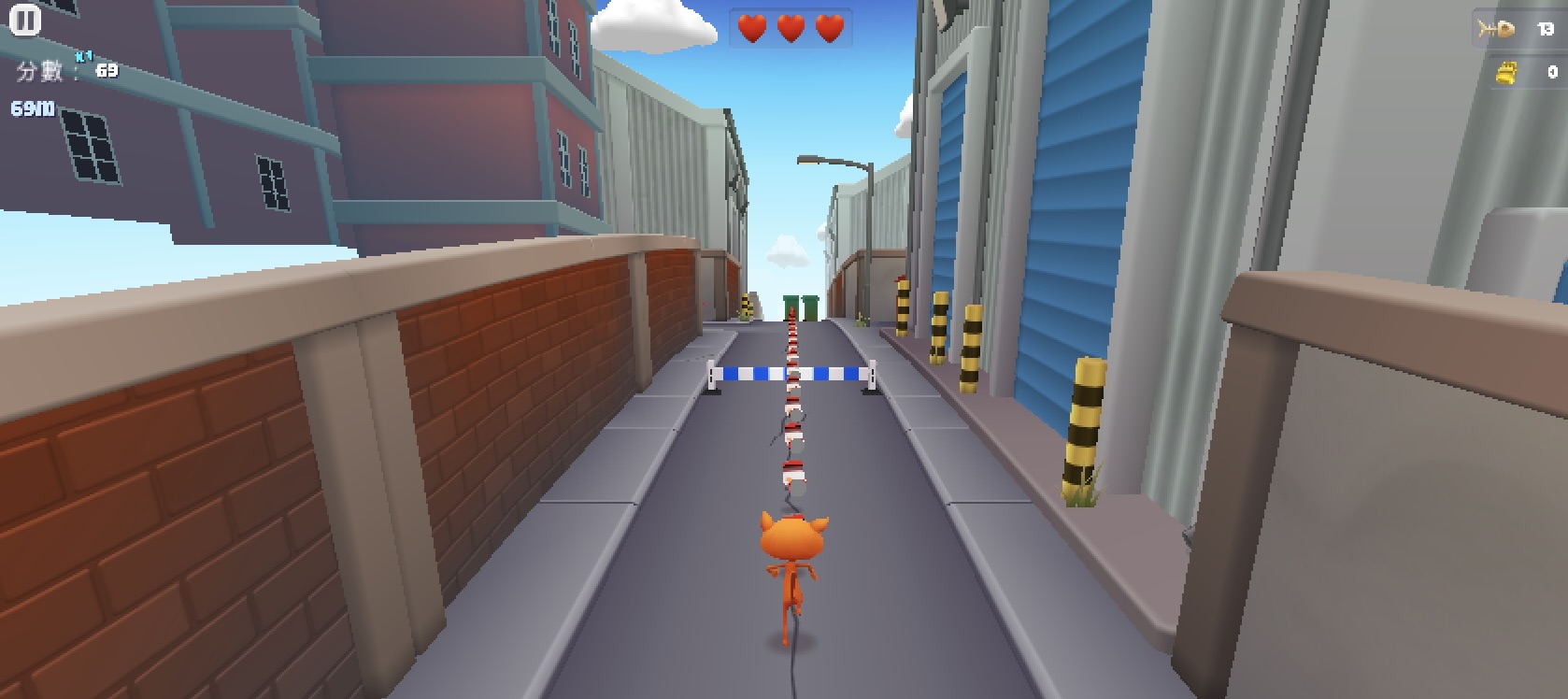Click the leftmost heart life icon
Image resolution: width=1568 pixels, height=699 pixels.
click(751, 27)
